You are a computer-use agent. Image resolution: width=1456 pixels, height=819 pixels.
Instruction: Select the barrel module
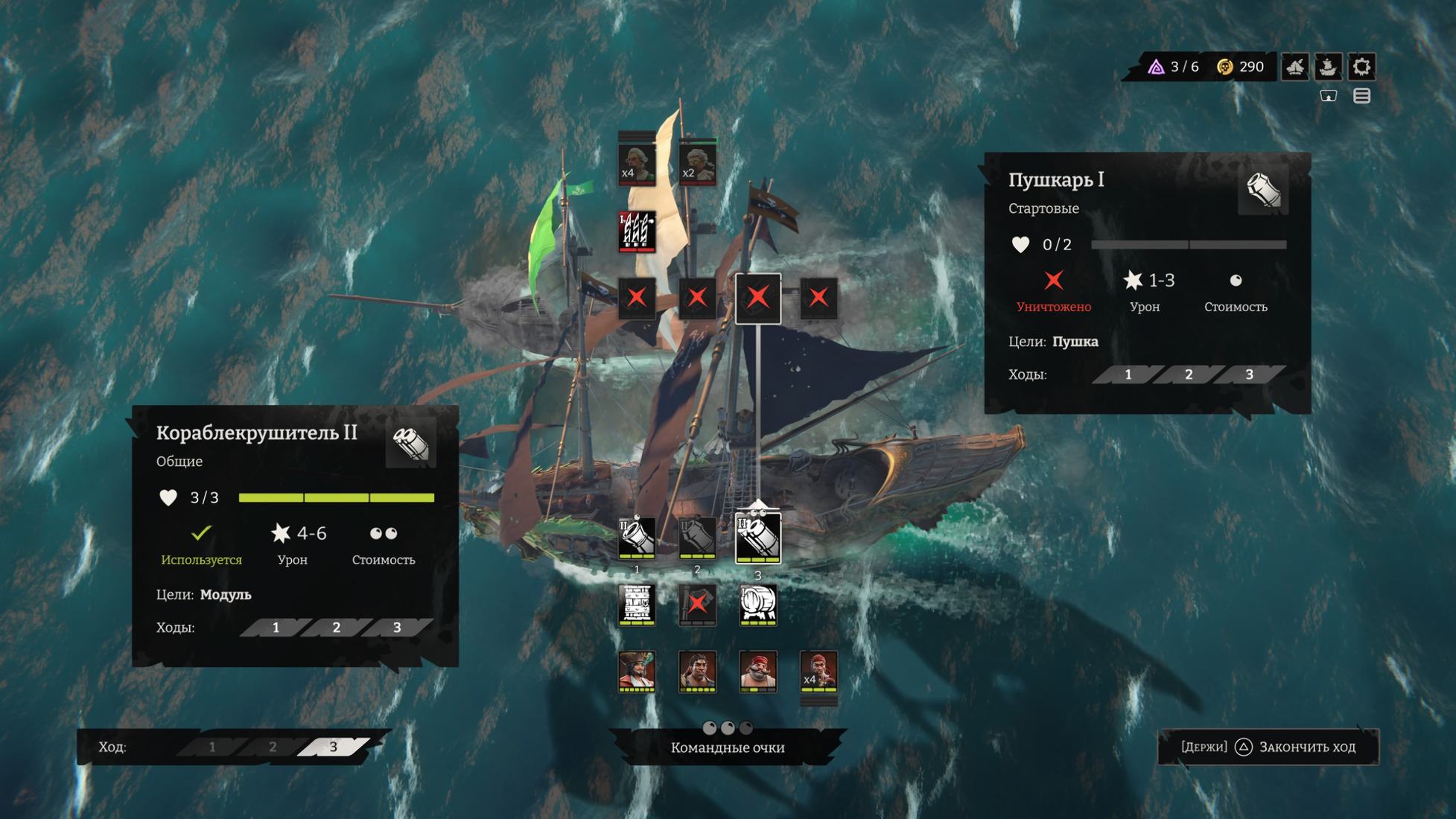(x=758, y=604)
